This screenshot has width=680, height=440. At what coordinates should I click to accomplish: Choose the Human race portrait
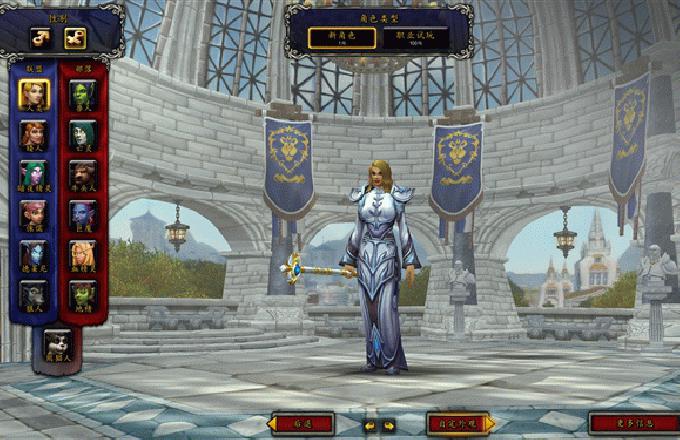click(32, 94)
